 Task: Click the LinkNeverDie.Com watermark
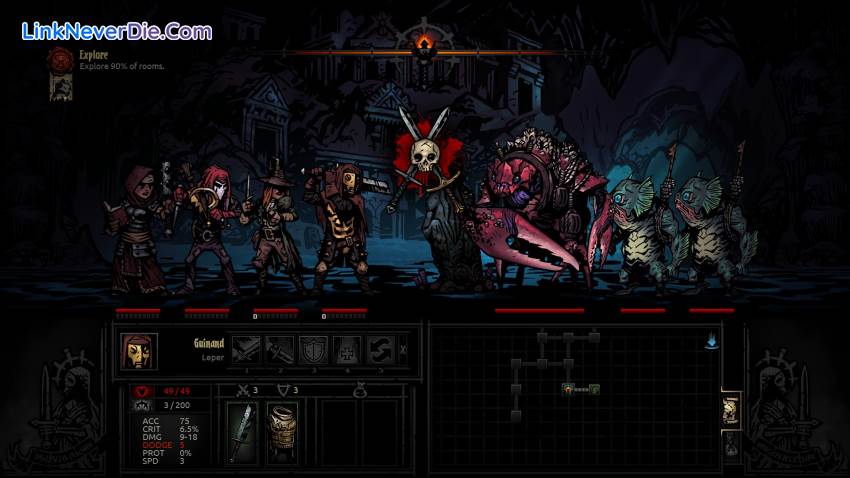(116, 31)
